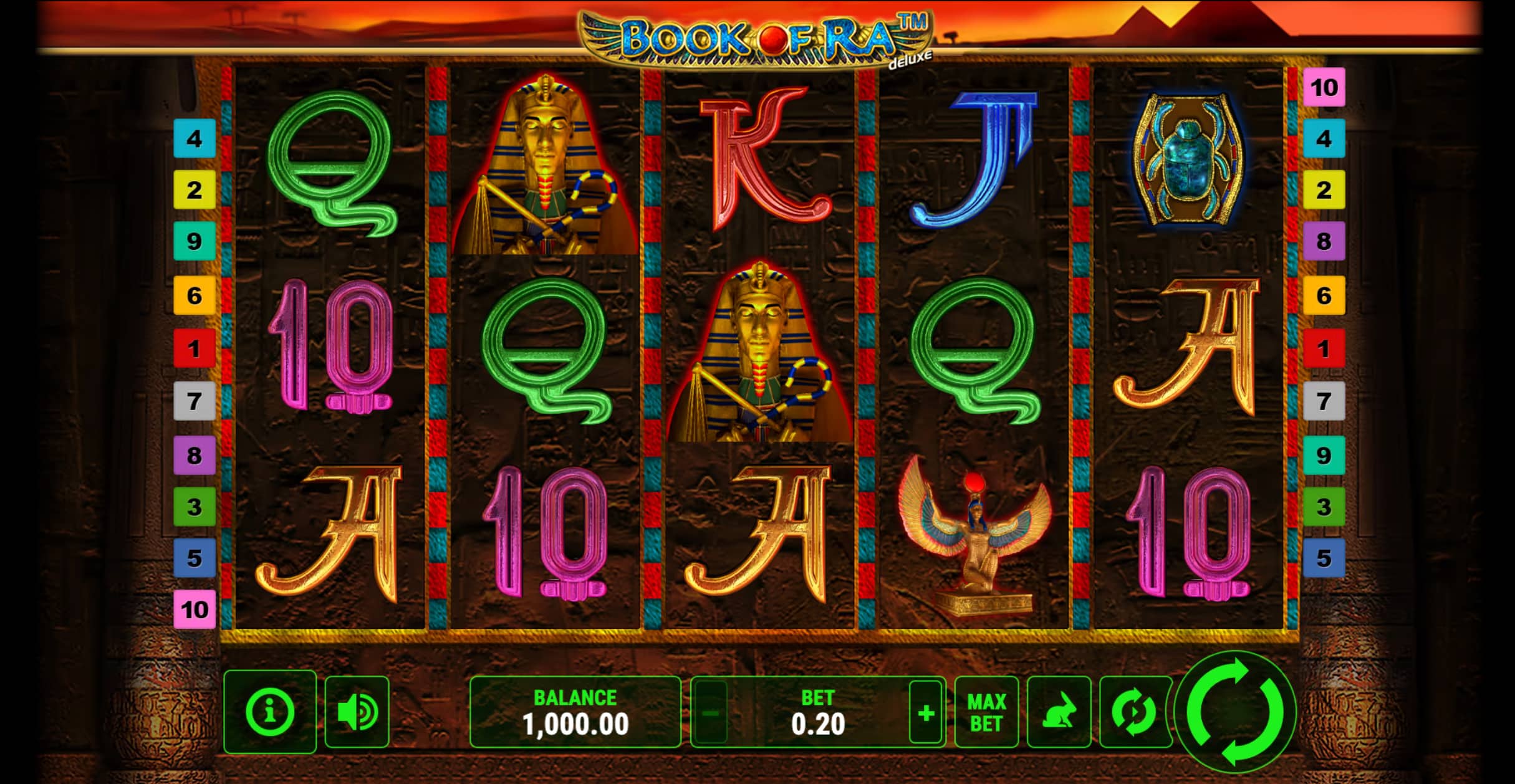The width and height of the screenshot is (1515, 784).
Task: Increase the bet with the plus button
Action: tap(925, 712)
